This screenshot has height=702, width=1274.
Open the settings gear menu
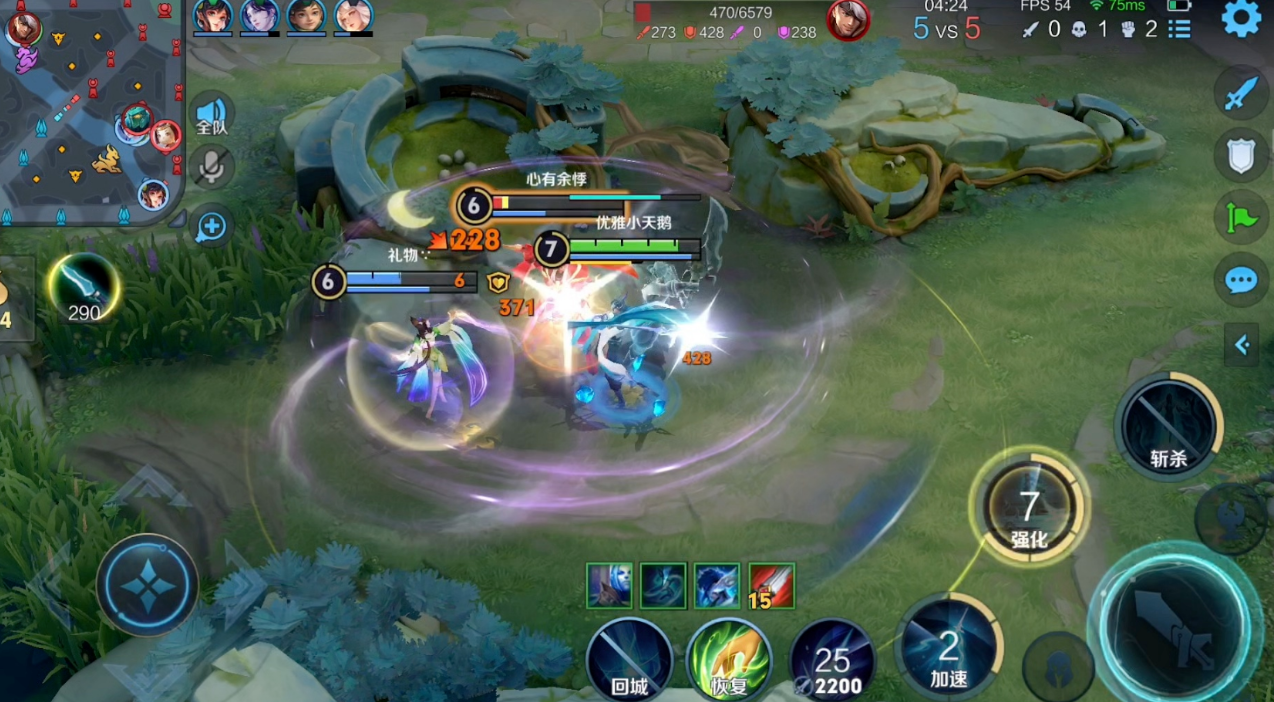click(x=1241, y=19)
